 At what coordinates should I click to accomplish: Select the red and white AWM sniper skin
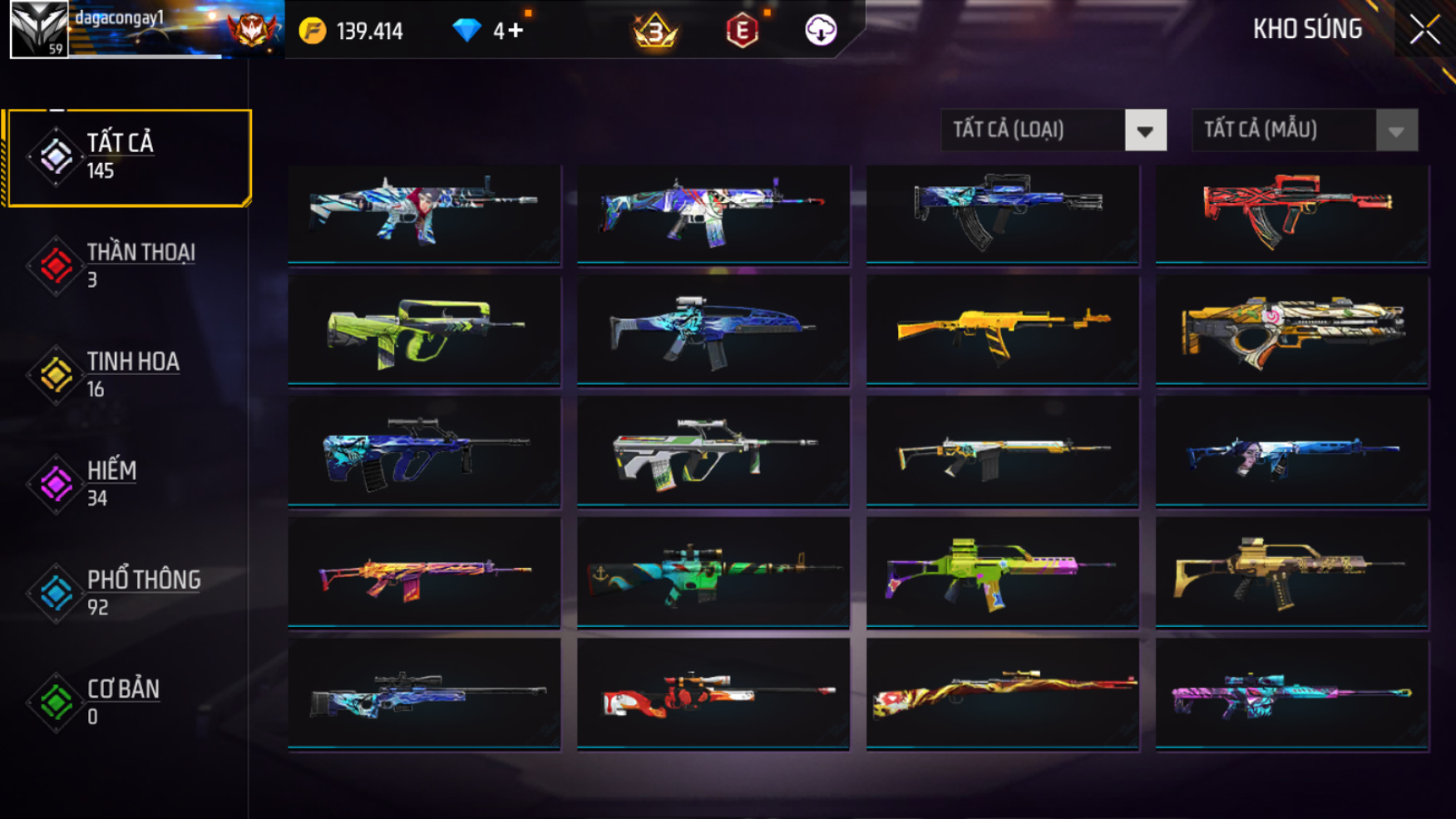tap(713, 694)
